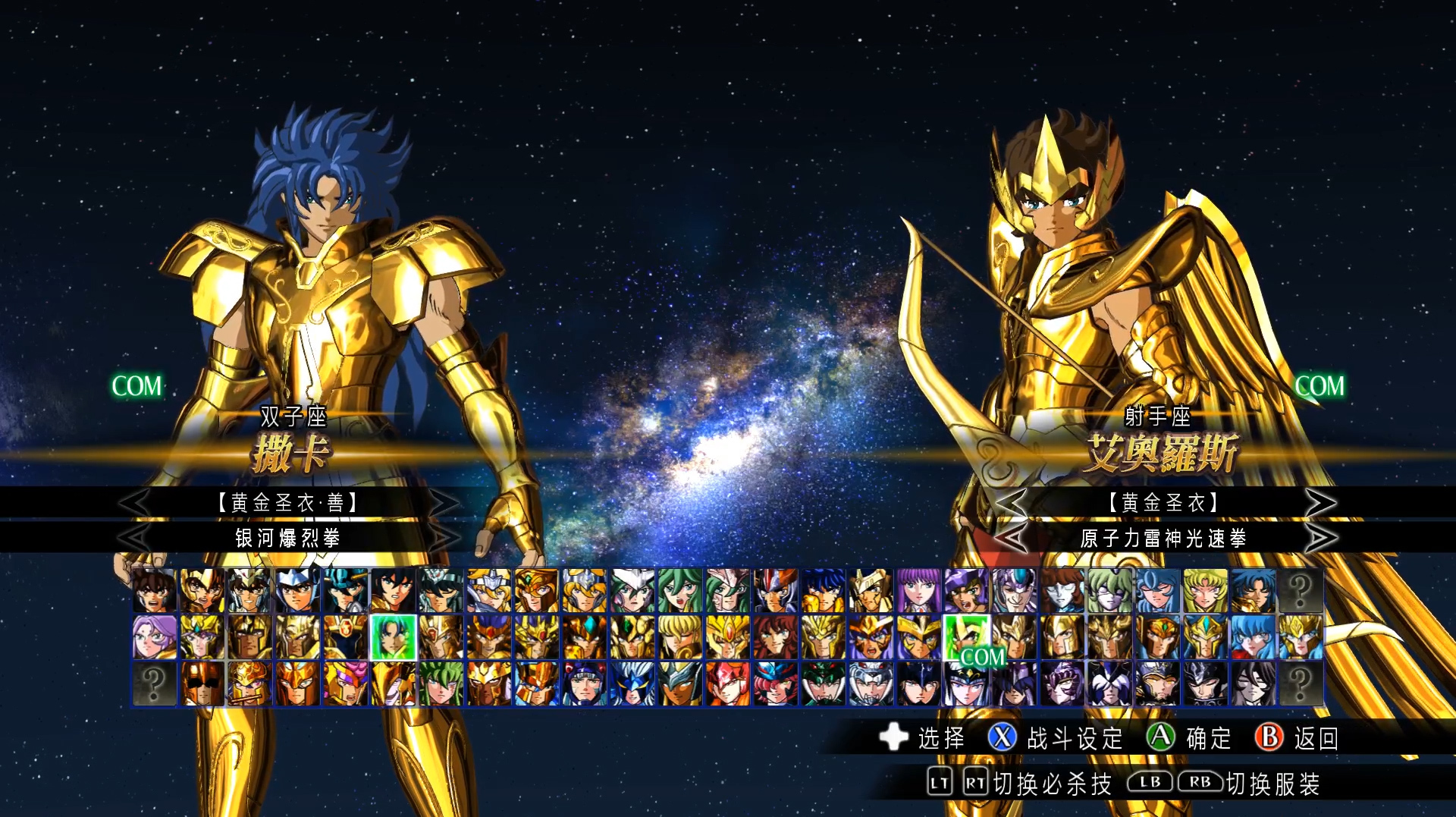Select purple-haired Saori in the top roster row
The height and width of the screenshot is (817, 1456).
918,591
